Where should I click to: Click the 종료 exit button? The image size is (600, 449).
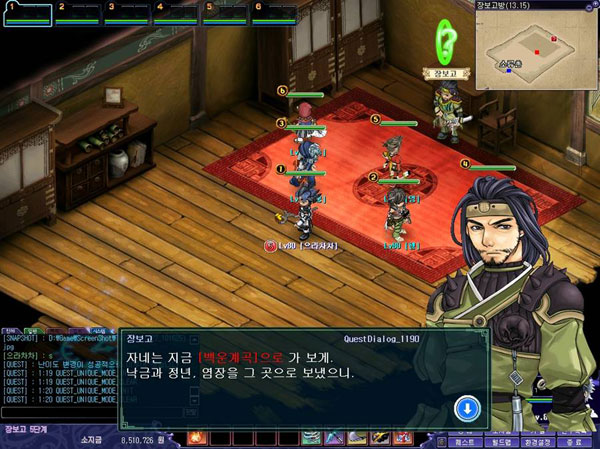574,440
